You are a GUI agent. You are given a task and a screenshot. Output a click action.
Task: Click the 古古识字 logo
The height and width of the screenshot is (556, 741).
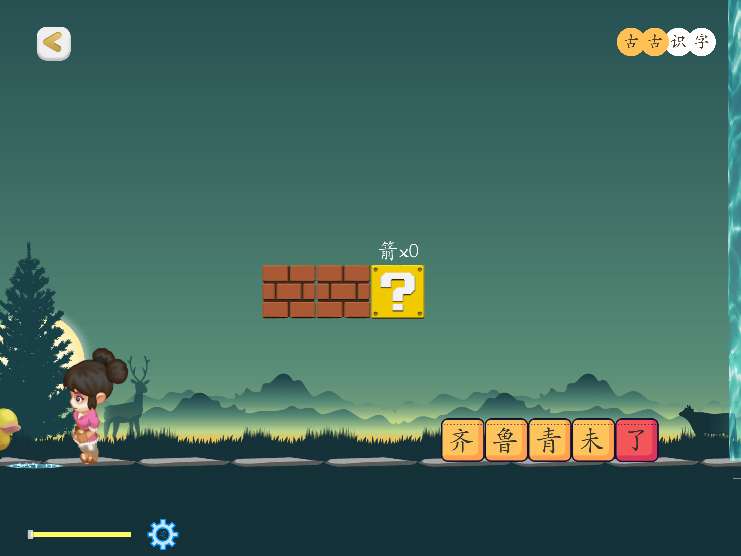click(666, 42)
